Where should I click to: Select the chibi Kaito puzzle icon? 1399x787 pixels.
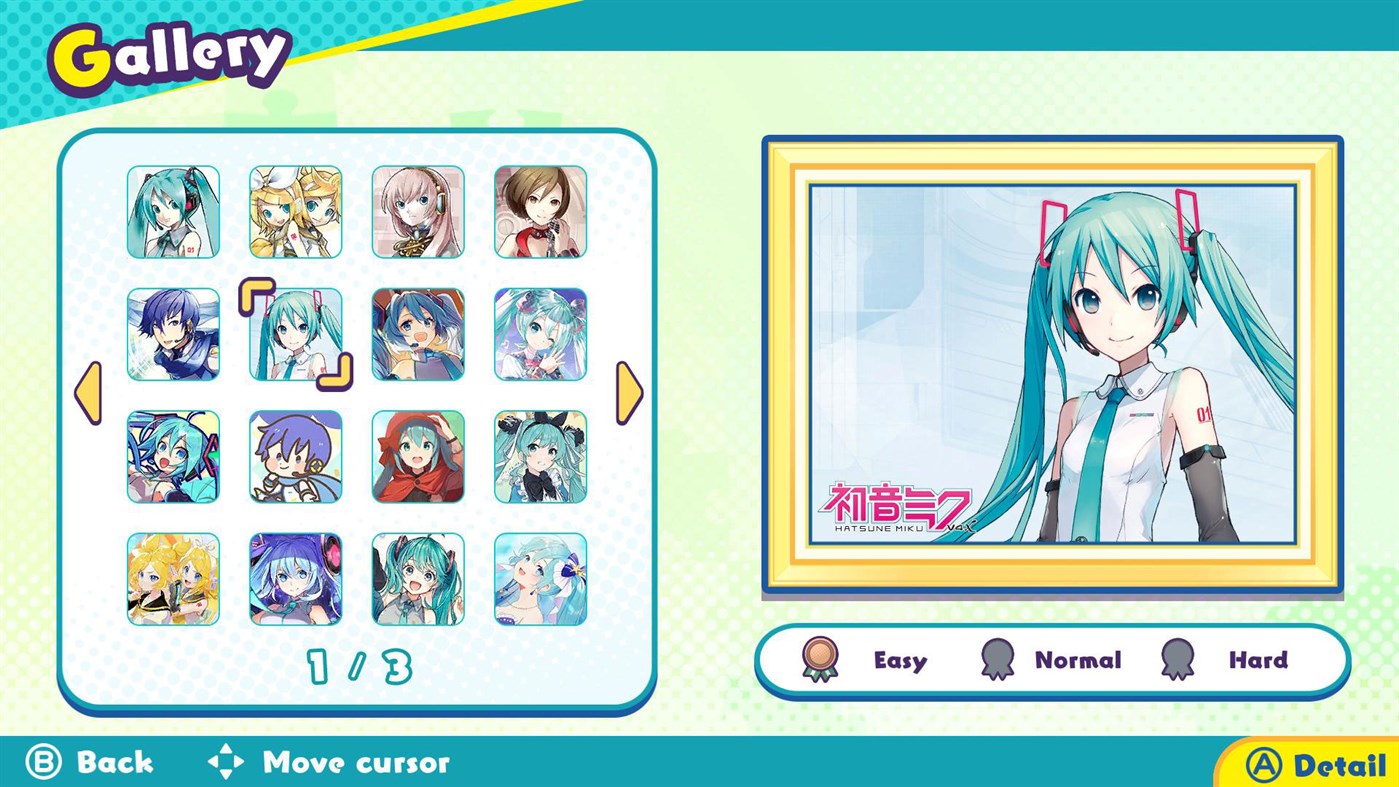pos(295,456)
